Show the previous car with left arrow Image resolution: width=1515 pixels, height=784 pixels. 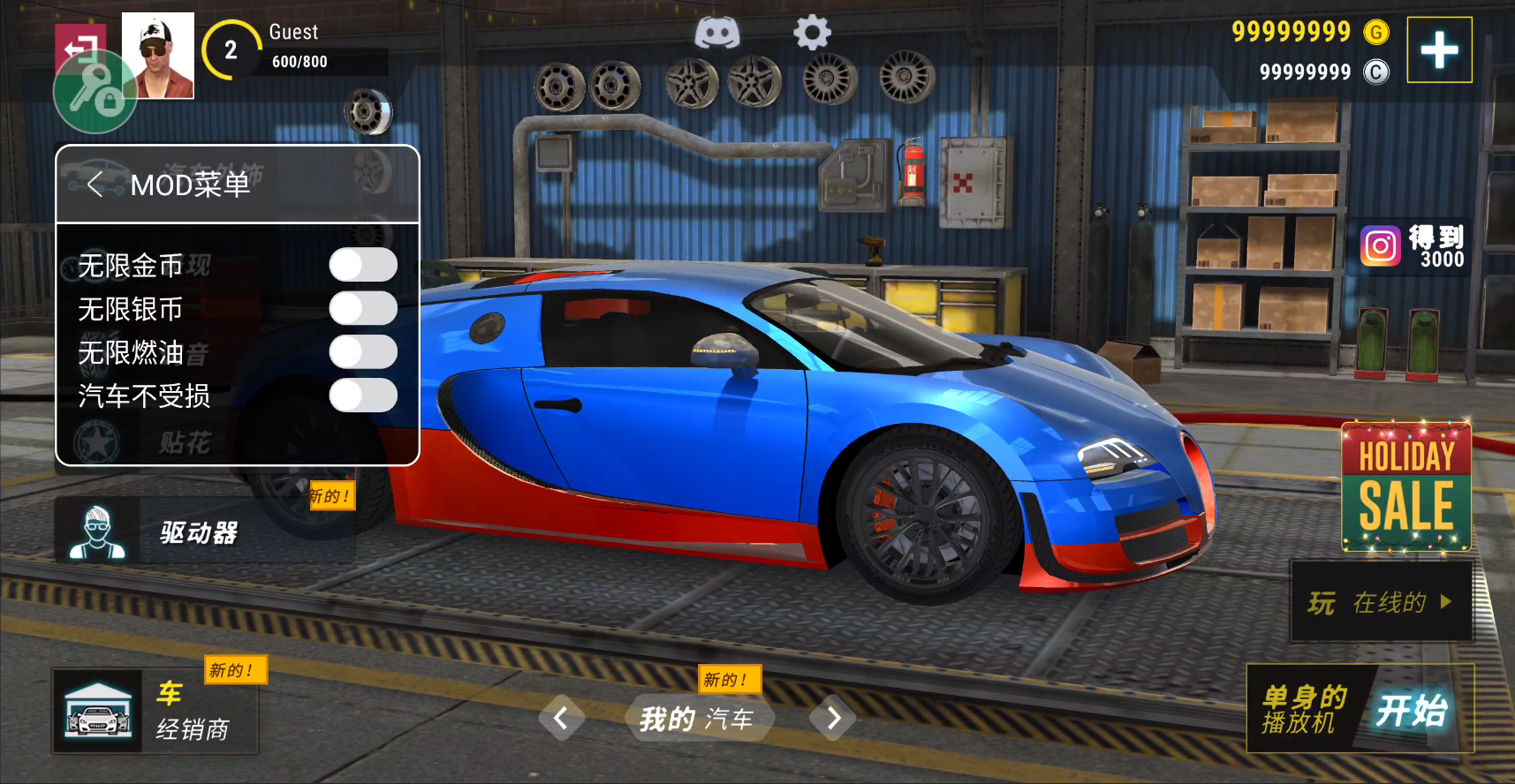pos(561,718)
